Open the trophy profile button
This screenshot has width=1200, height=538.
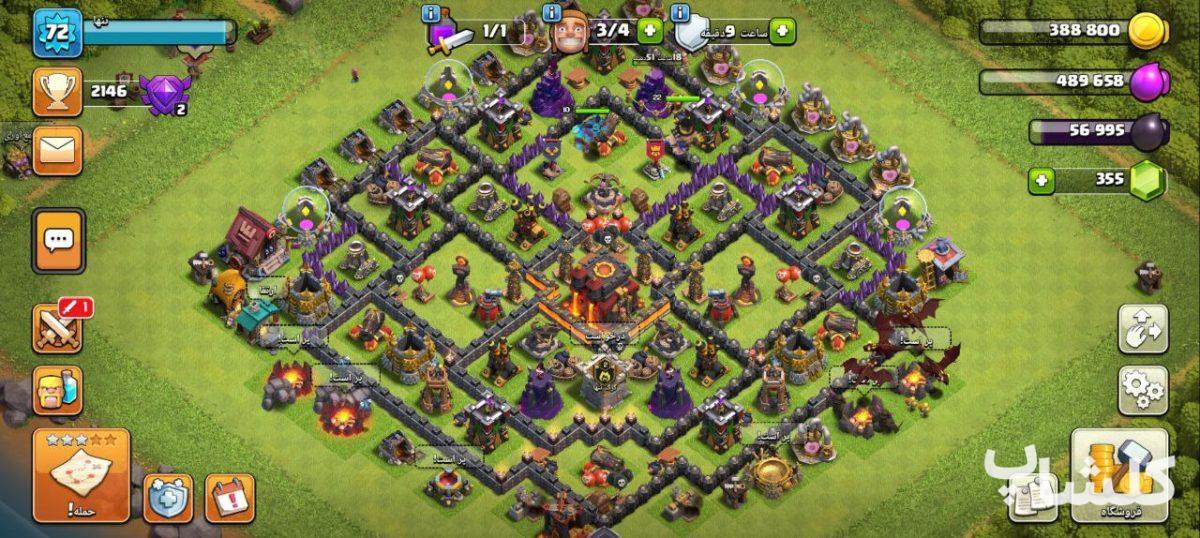click(x=58, y=92)
